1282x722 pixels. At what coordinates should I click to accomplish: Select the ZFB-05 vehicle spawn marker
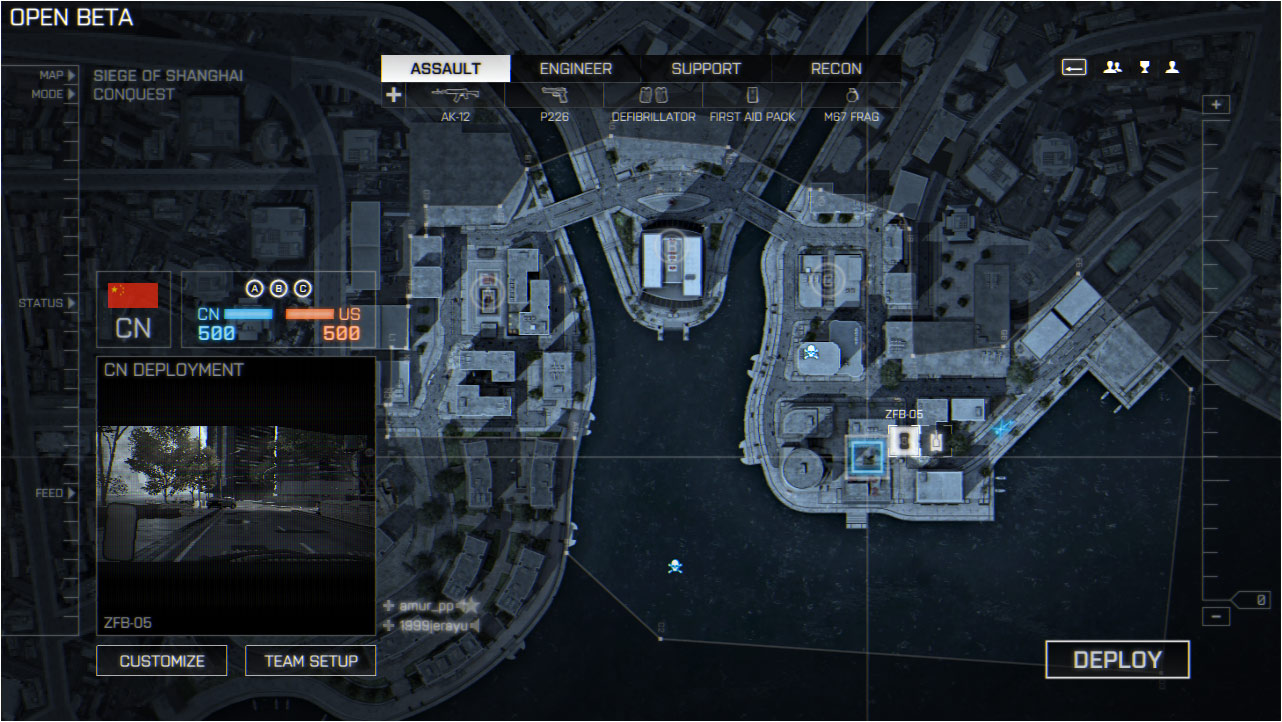[904, 440]
